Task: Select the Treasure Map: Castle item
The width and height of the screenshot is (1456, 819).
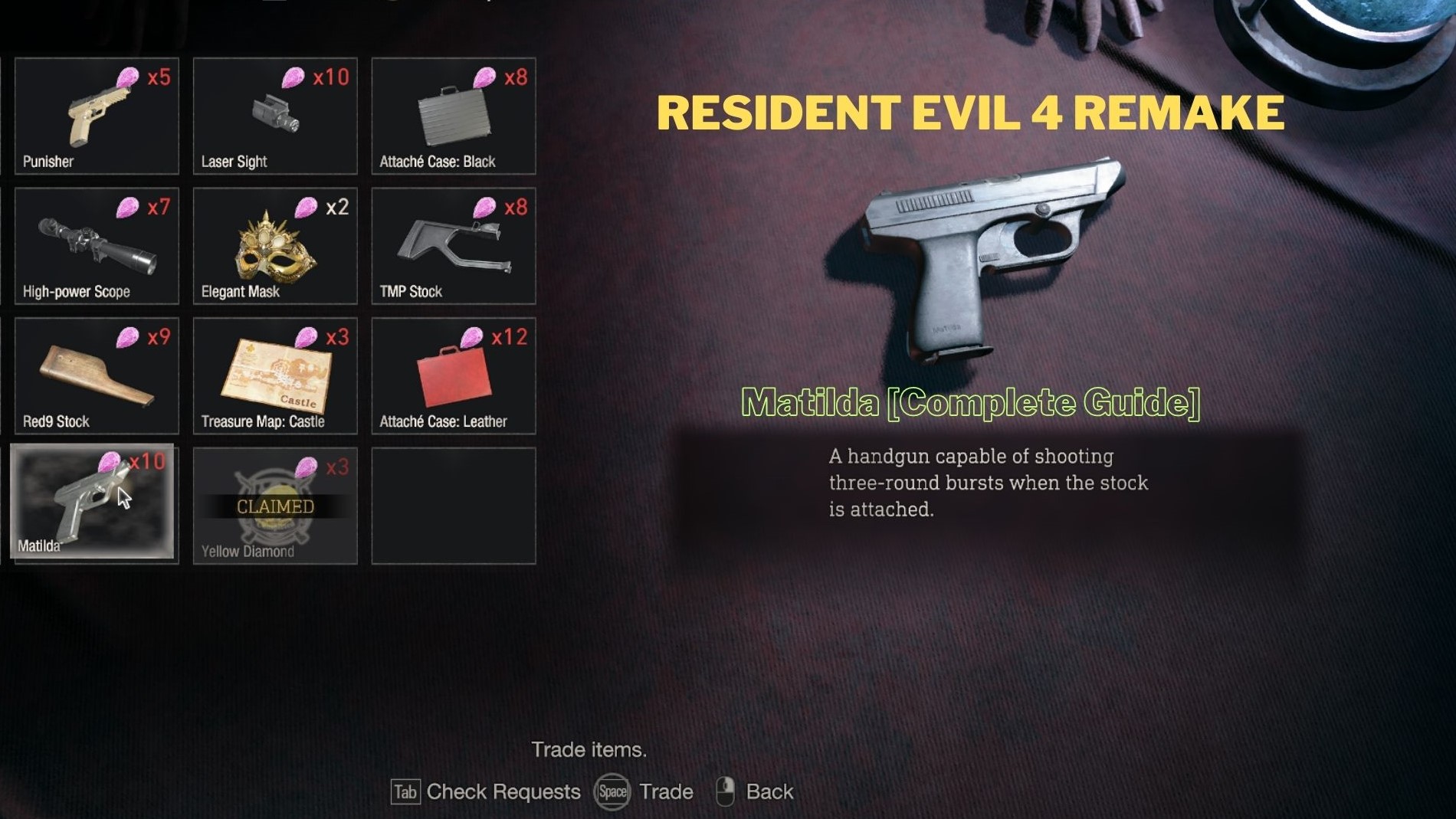Action: tap(274, 375)
